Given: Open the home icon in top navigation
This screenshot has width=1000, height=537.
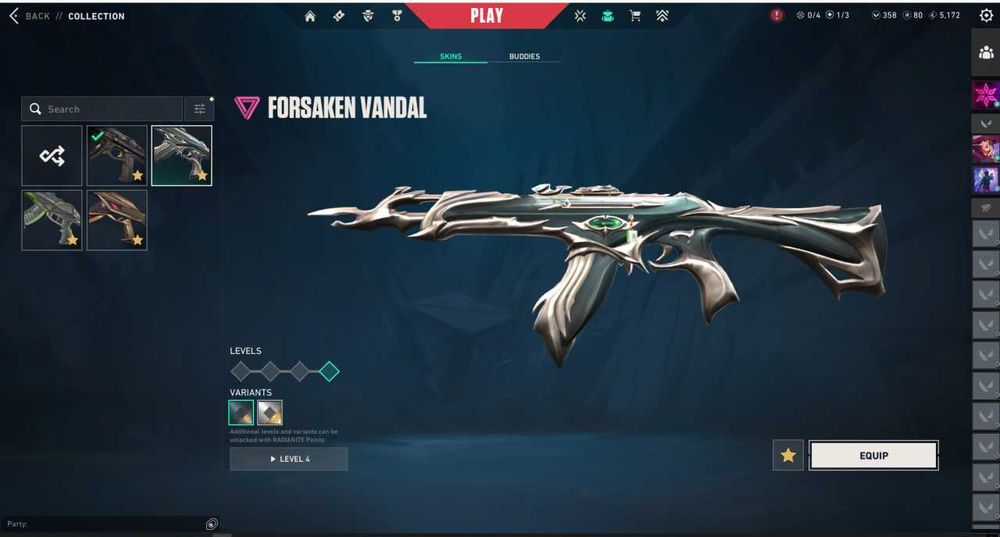Looking at the screenshot, I should pyautogui.click(x=310, y=16).
